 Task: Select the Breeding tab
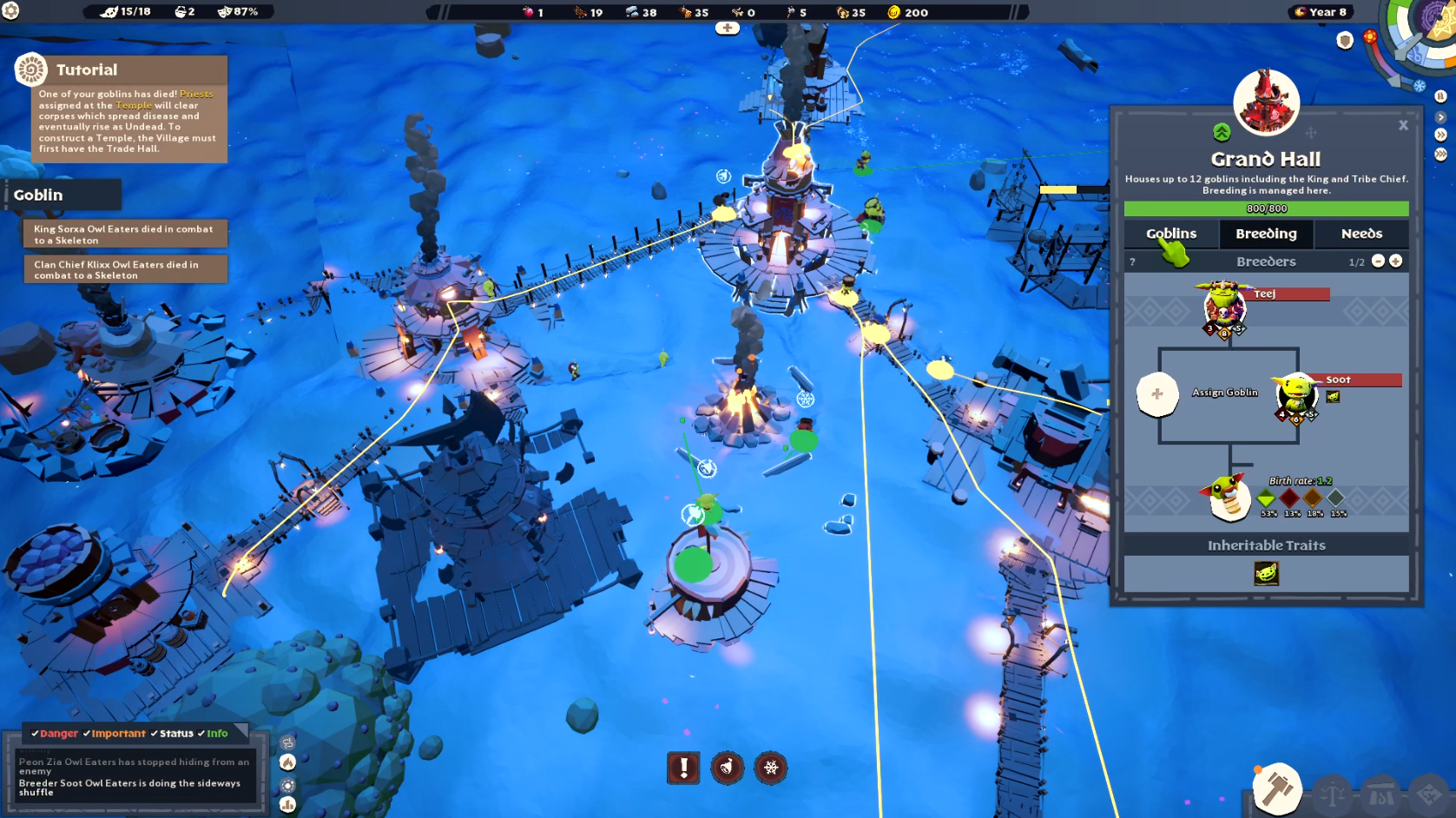[x=1265, y=234]
